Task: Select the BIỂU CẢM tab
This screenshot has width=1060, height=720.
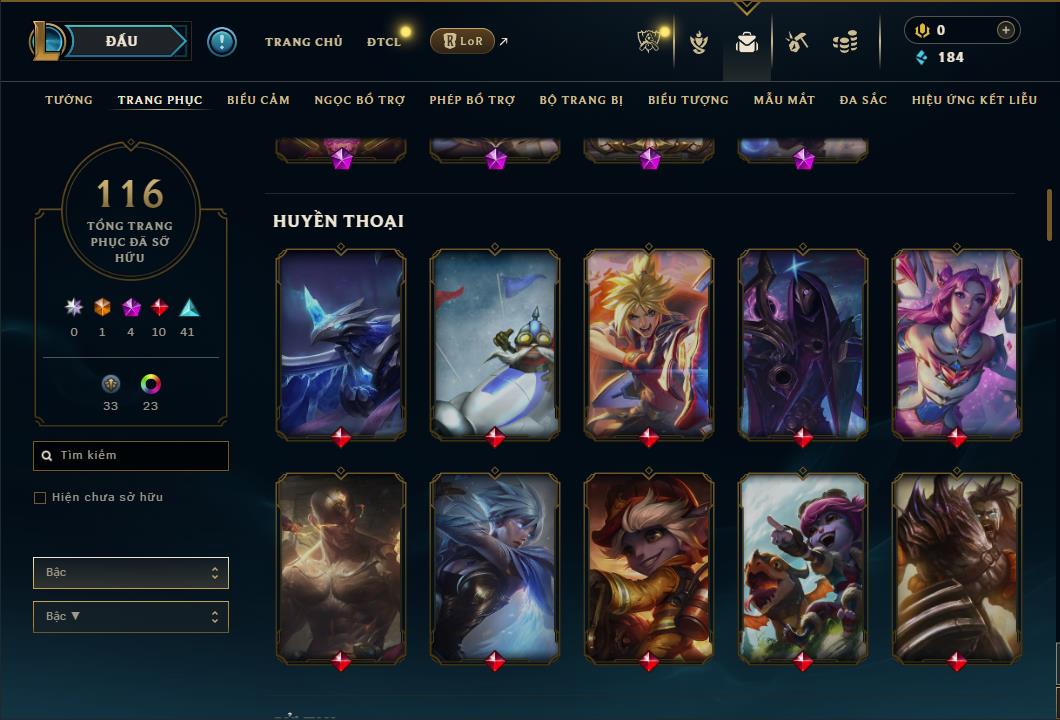Action: pos(258,100)
